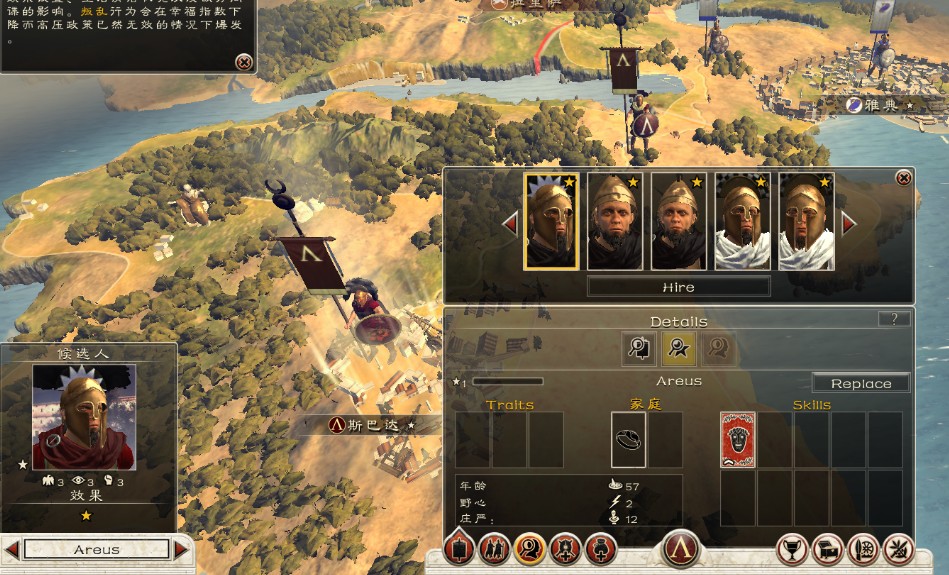
Task: Select the red mask skill card
Action: click(738, 440)
